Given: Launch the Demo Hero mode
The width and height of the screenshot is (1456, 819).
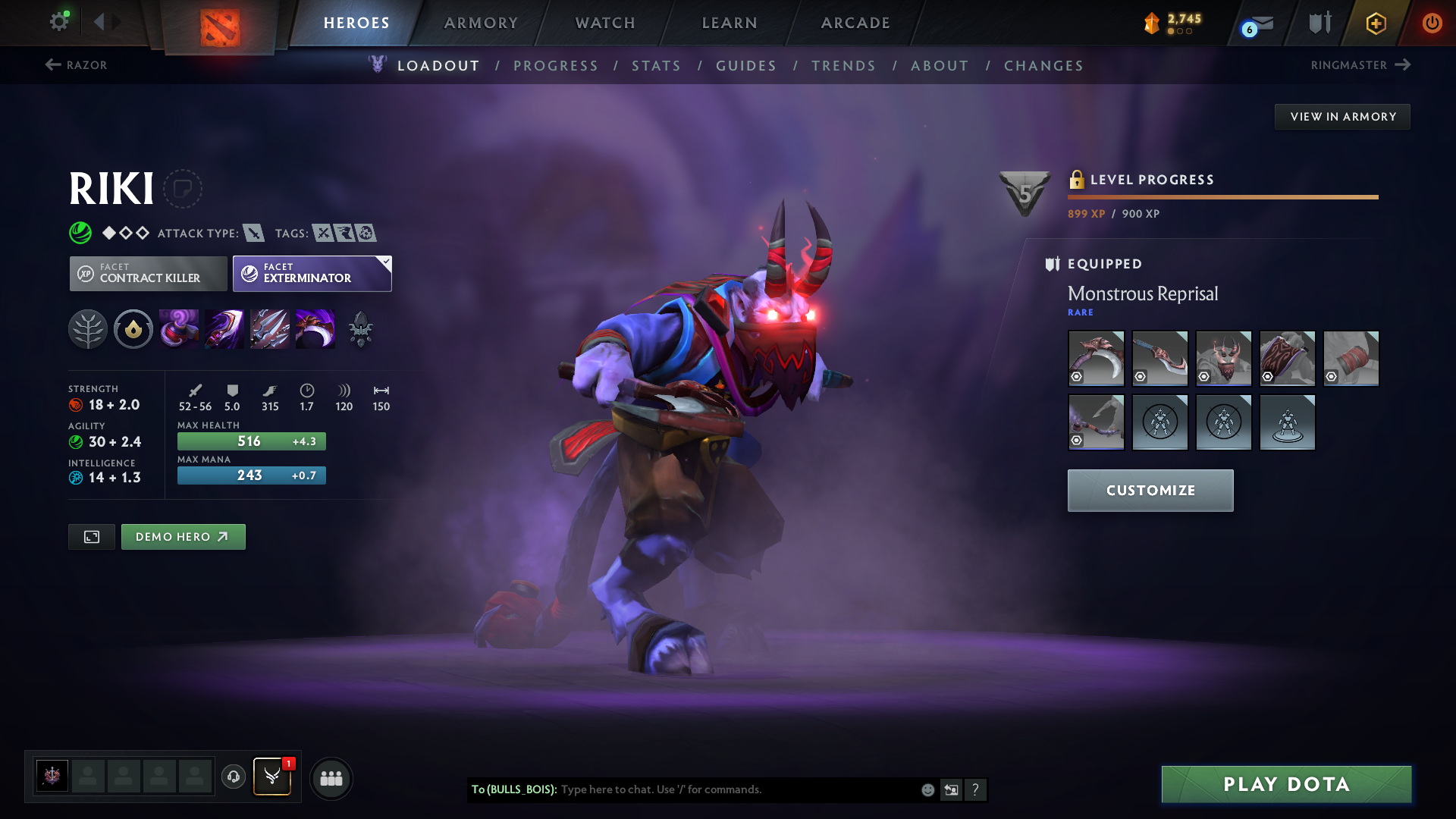Looking at the screenshot, I should tap(183, 537).
